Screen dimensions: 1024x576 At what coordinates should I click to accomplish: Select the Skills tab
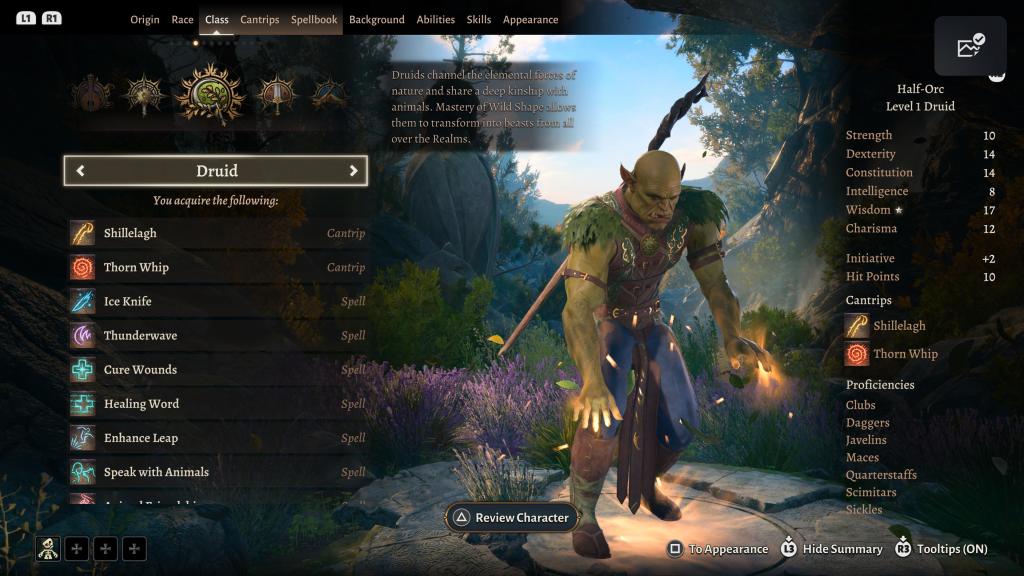(x=479, y=20)
